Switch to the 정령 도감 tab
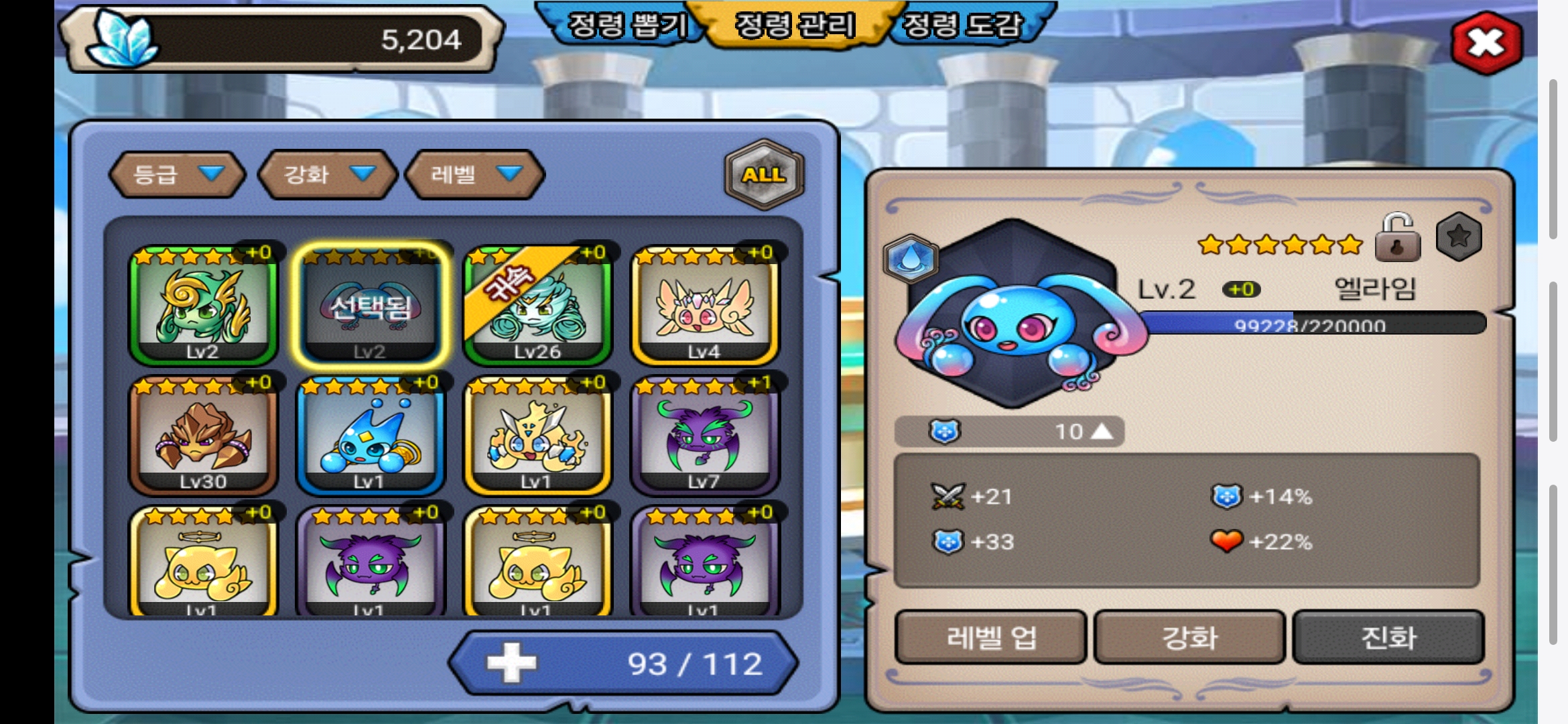Image resolution: width=1568 pixels, height=724 pixels. [963, 25]
